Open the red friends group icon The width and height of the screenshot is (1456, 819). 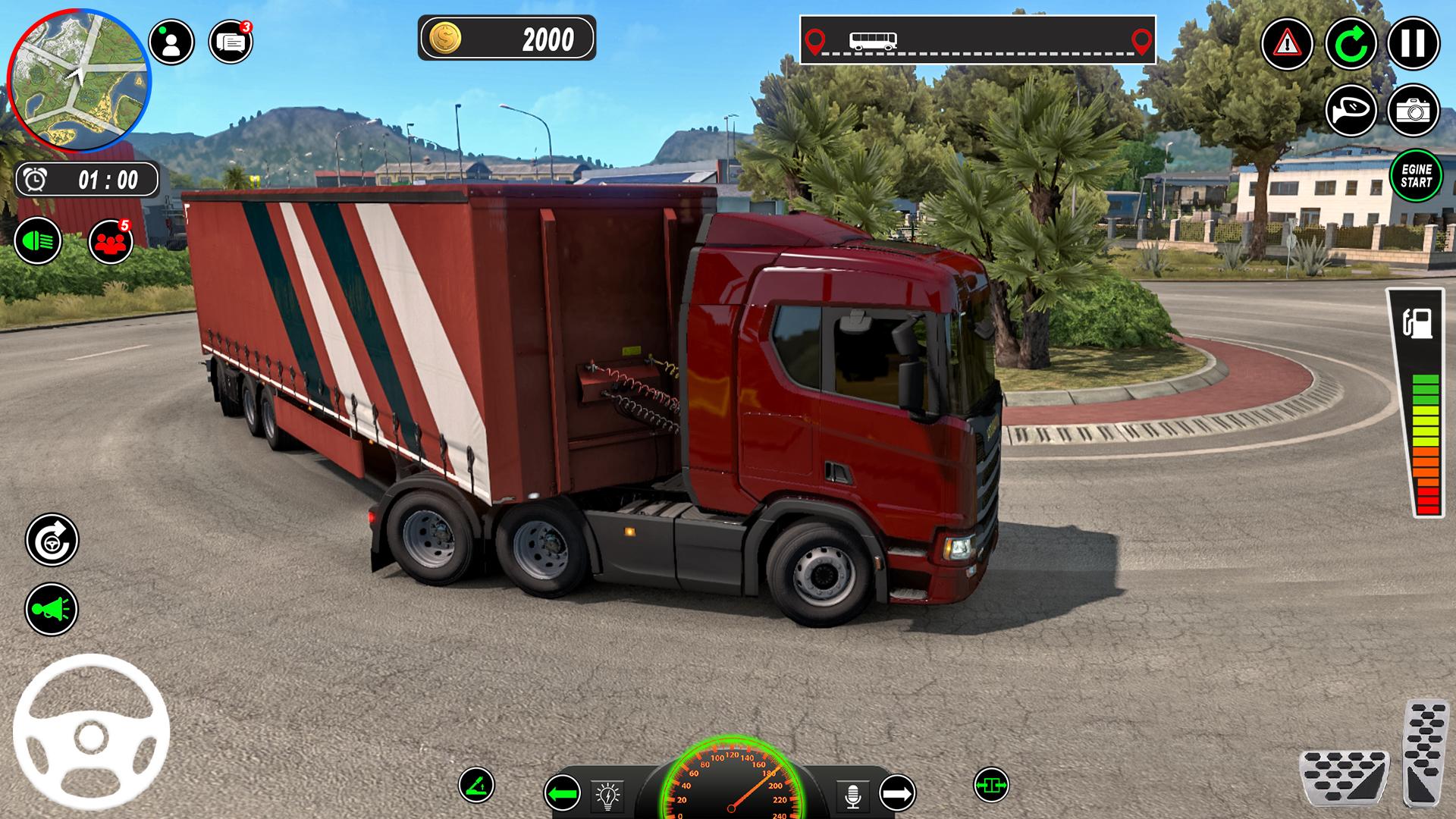tap(111, 242)
